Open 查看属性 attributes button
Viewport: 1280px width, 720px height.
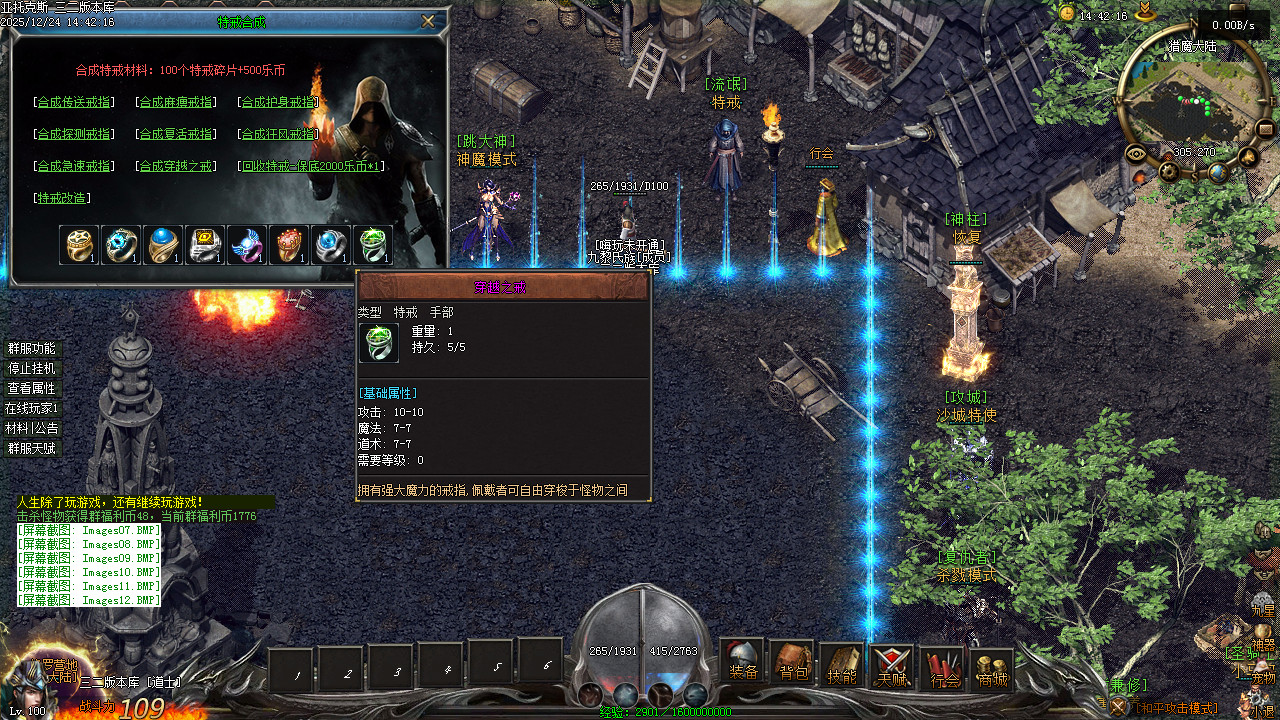click(32, 388)
